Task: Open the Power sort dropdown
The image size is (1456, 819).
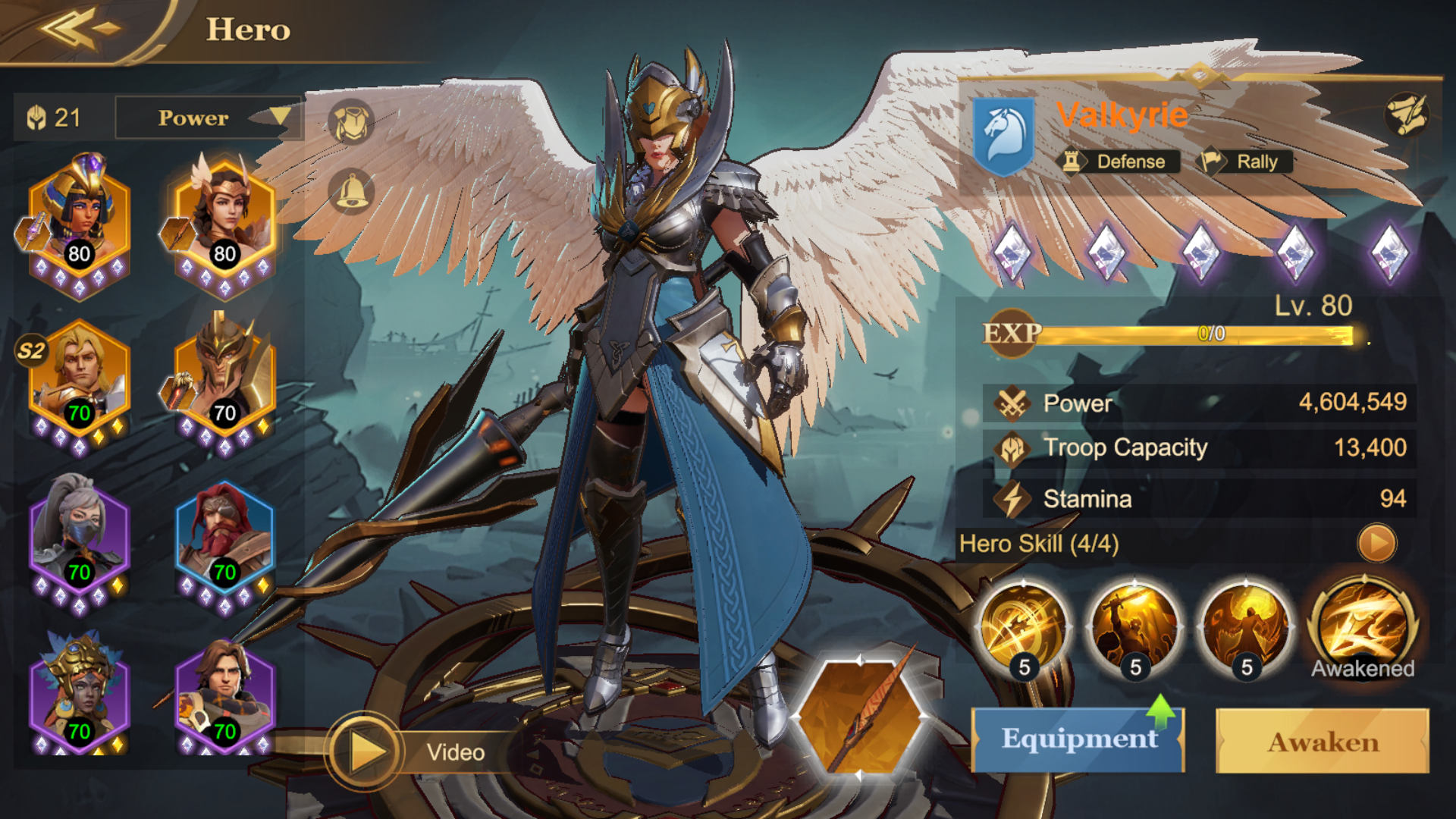Action: coord(209,118)
